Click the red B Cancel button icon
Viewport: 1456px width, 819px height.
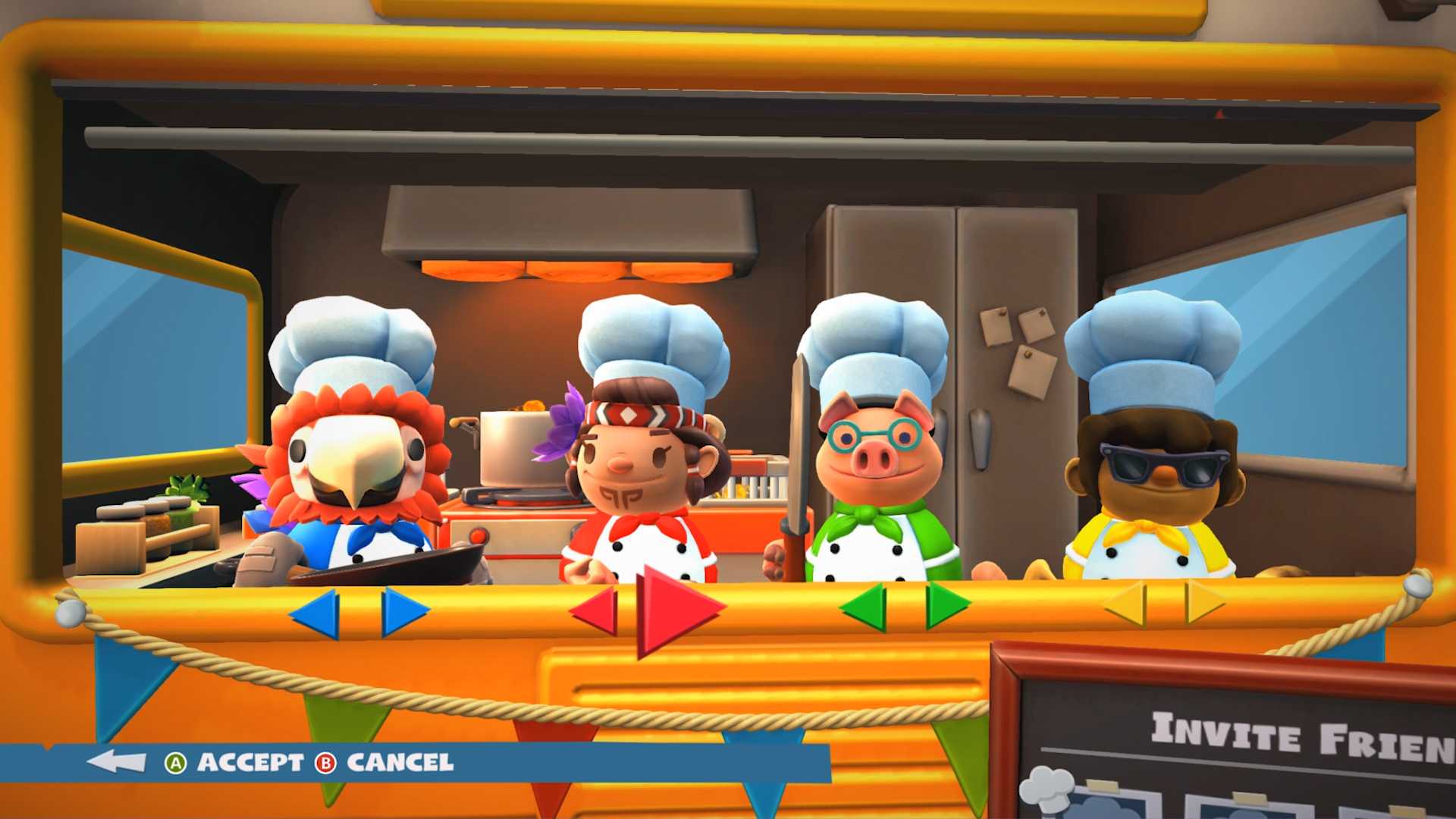click(x=326, y=764)
